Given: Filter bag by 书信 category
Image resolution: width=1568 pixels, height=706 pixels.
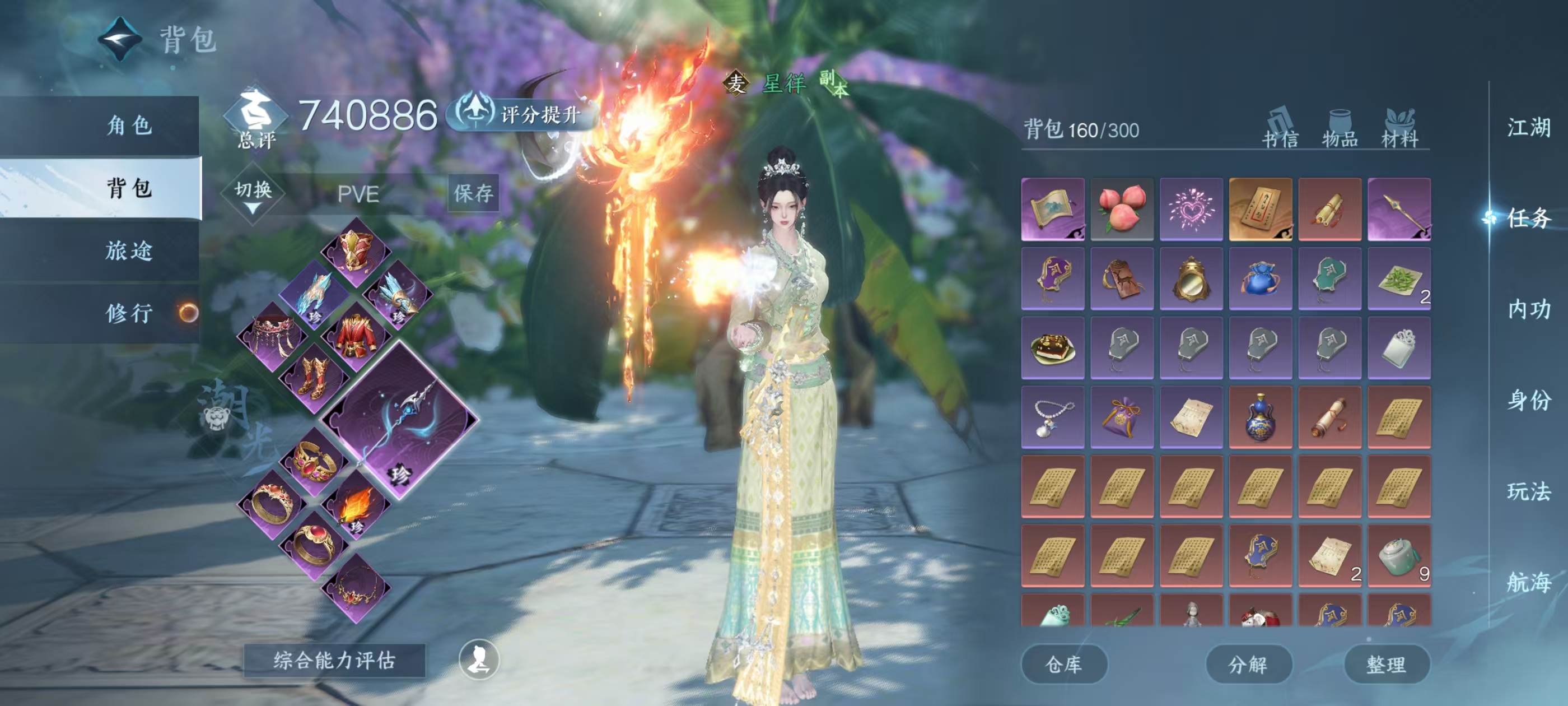Looking at the screenshot, I should (1280, 128).
